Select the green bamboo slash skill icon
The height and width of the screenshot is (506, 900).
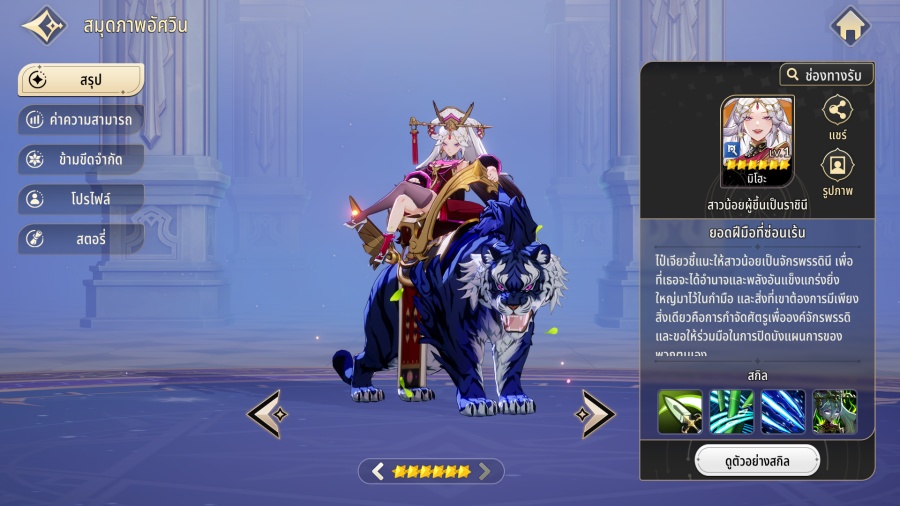(x=731, y=412)
